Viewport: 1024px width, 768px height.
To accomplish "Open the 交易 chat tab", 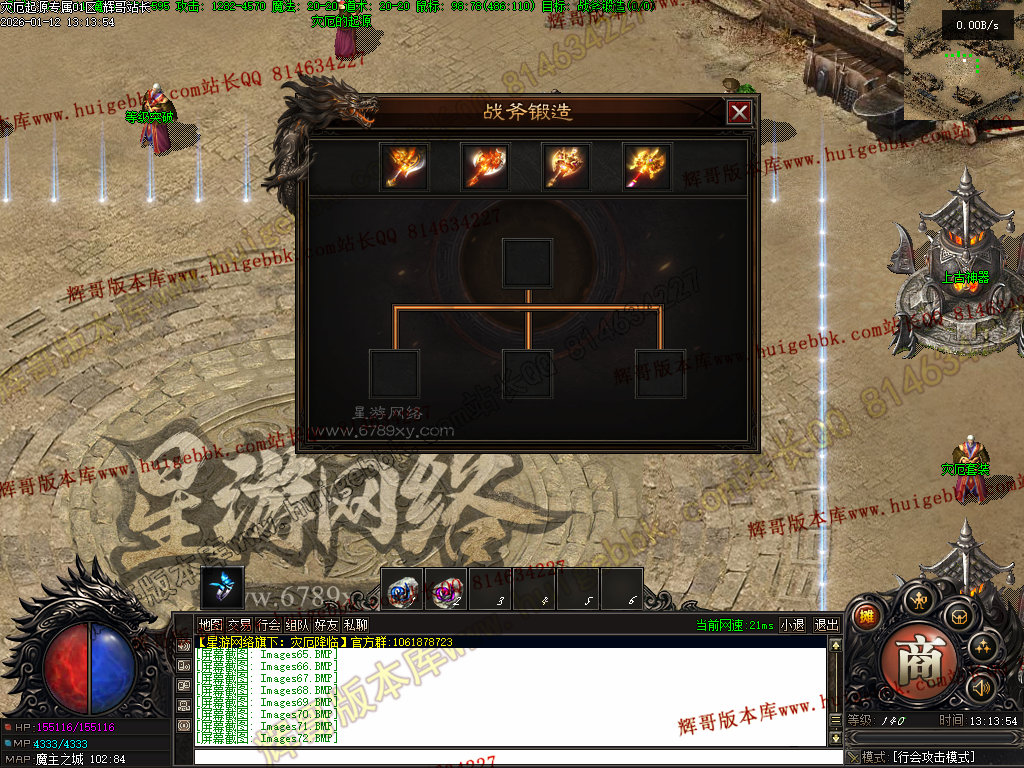I will click(239, 625).
